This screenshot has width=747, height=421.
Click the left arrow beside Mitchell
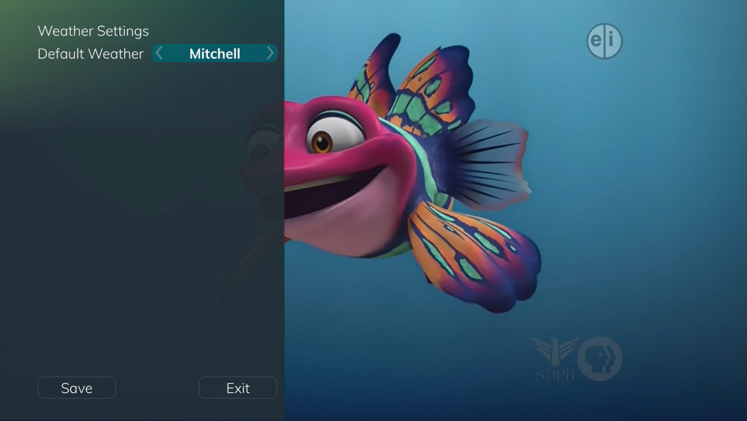[x=160, y=53]
